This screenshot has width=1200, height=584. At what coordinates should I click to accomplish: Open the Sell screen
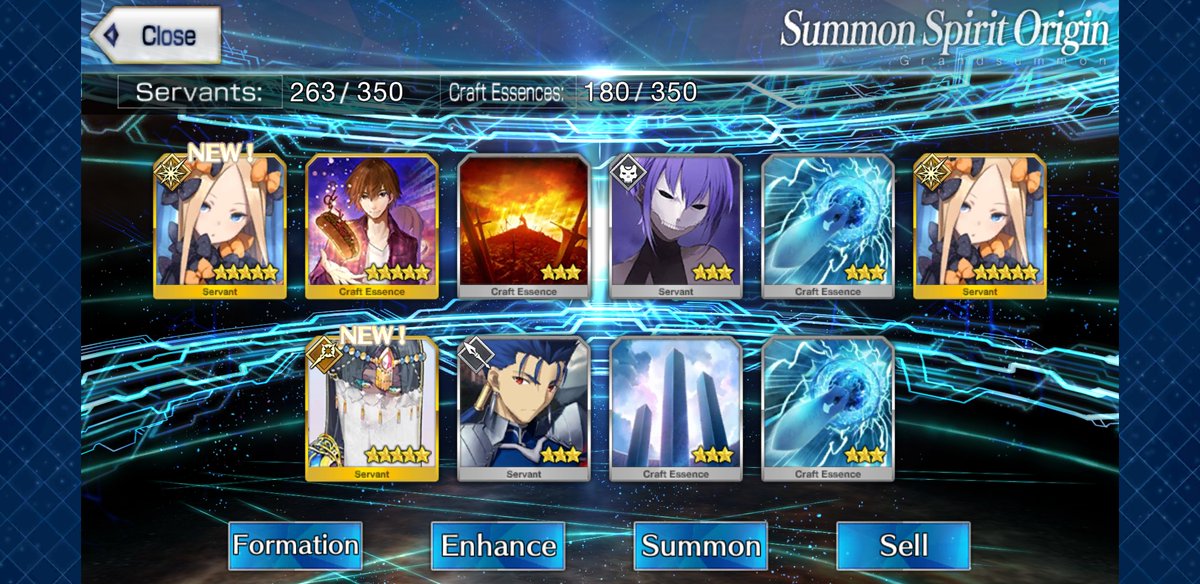[903, 546]
